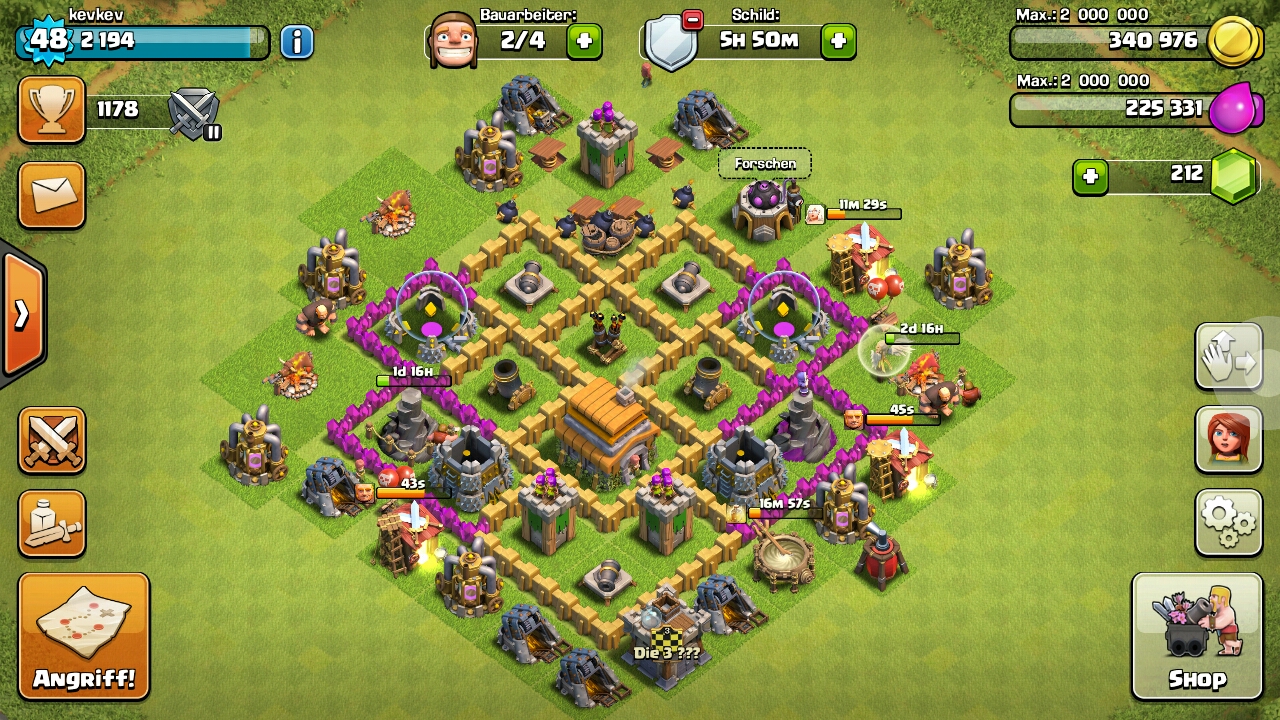
Task: Buy shield time with the green plus
Action: click(838, 42)
